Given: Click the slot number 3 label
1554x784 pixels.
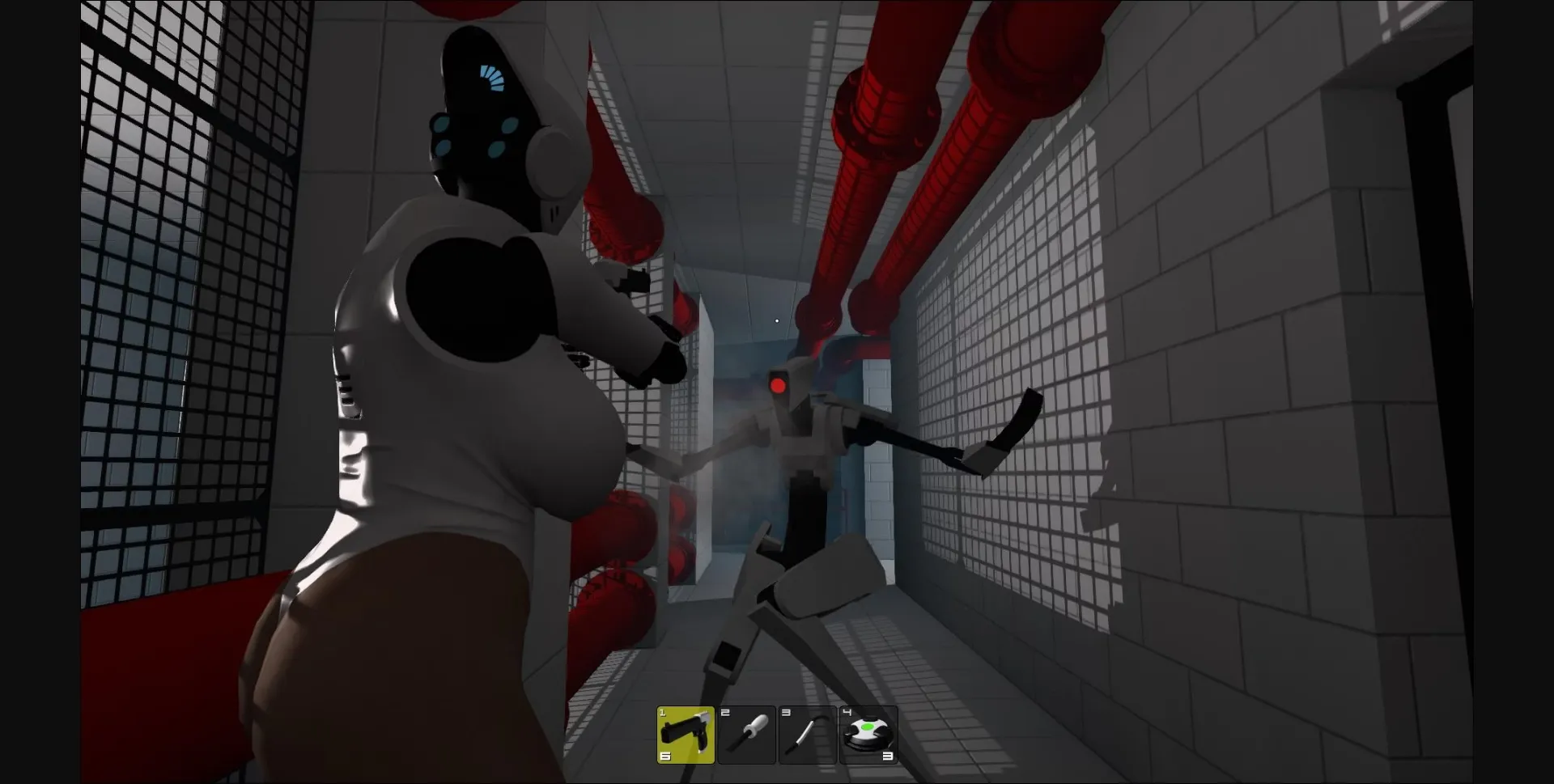Looking at the screenshot, I should 788,714.
